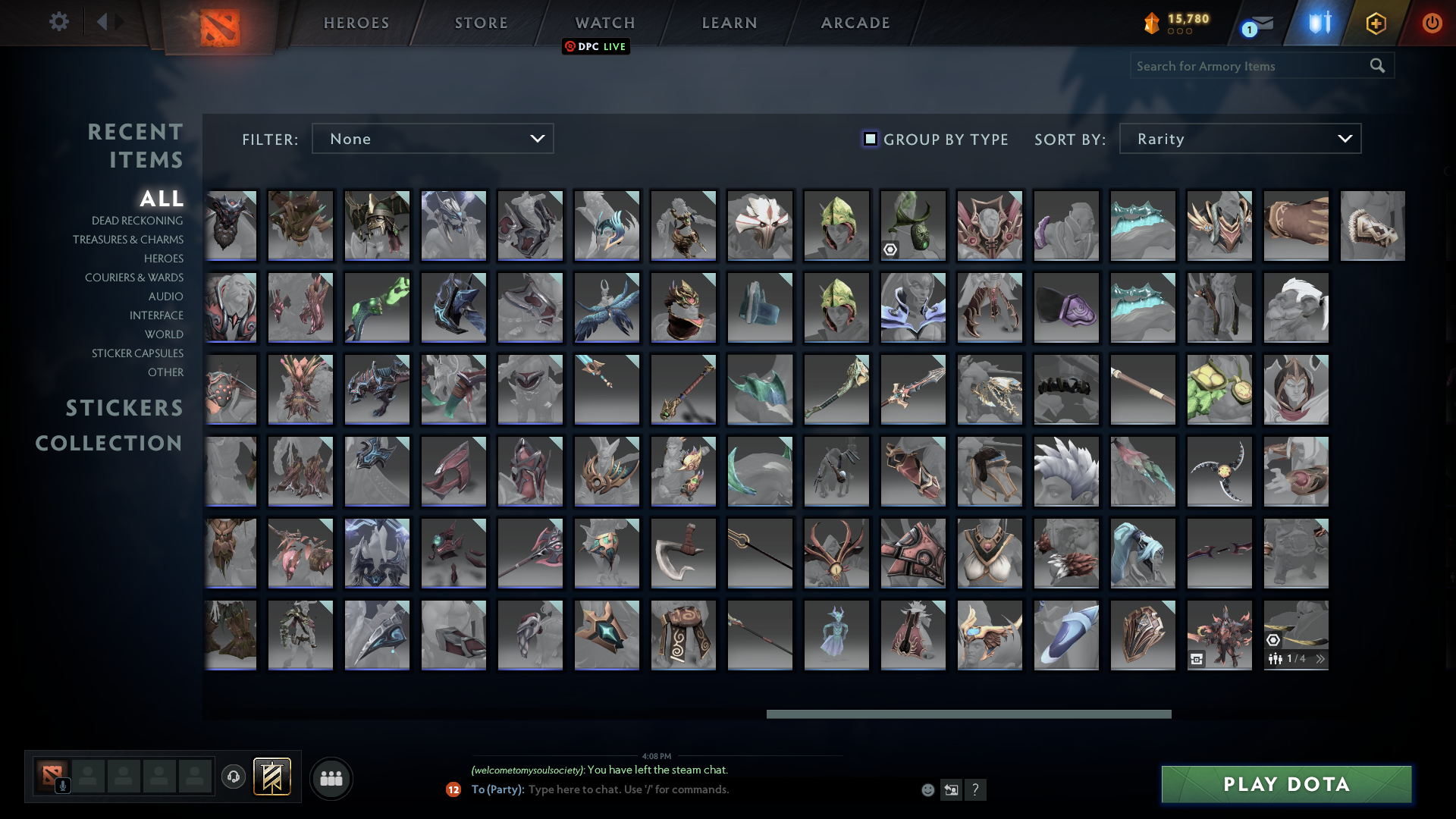This screenshot has width=1456, height=819.
Task: Mute your microphone in the party panel
Action: pyautogui.click(x=62, y=785)
